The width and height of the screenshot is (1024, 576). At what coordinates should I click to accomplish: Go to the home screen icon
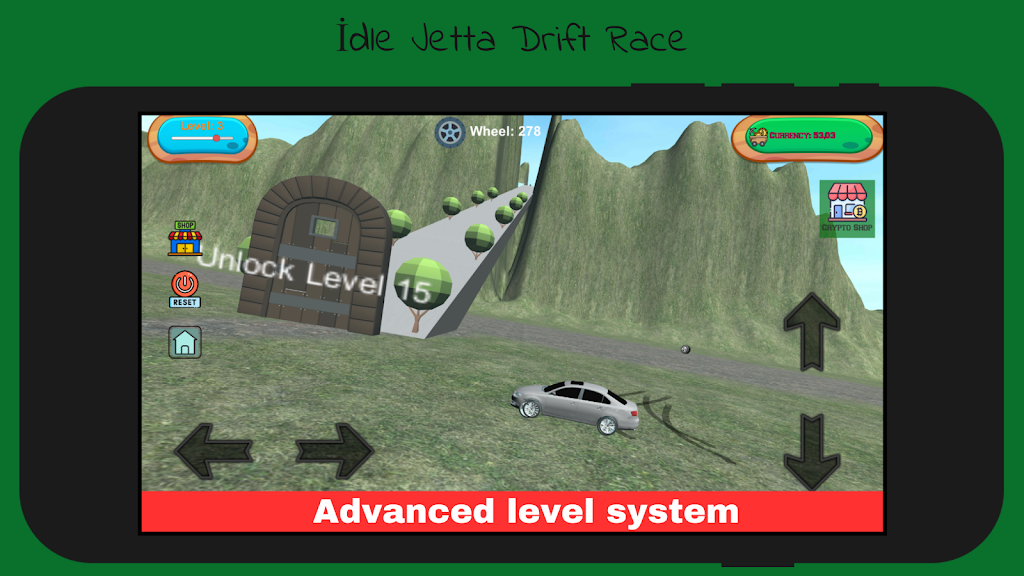click(185, 342)
